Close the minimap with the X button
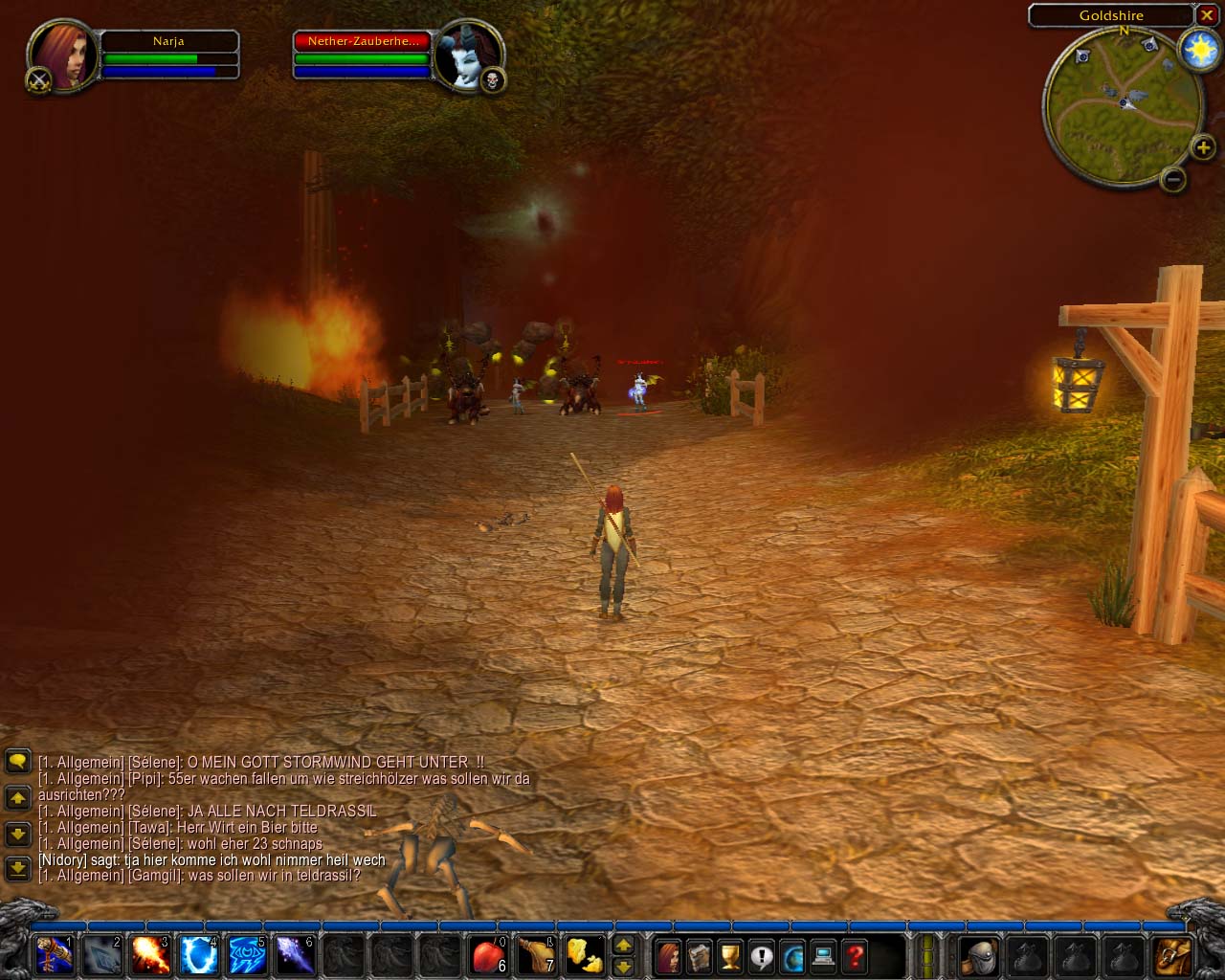 coord(1207,15)
